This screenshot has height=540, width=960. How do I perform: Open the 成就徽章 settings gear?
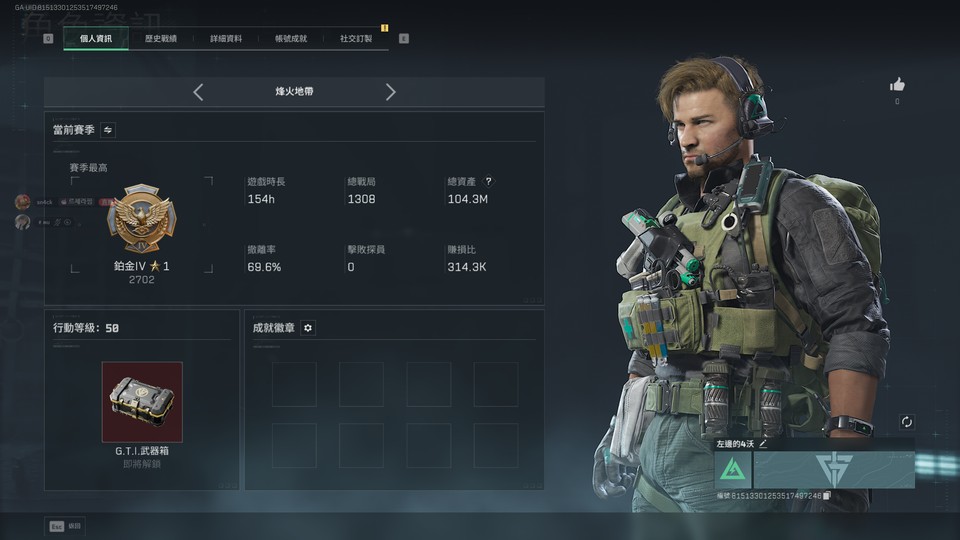[308, 328]
